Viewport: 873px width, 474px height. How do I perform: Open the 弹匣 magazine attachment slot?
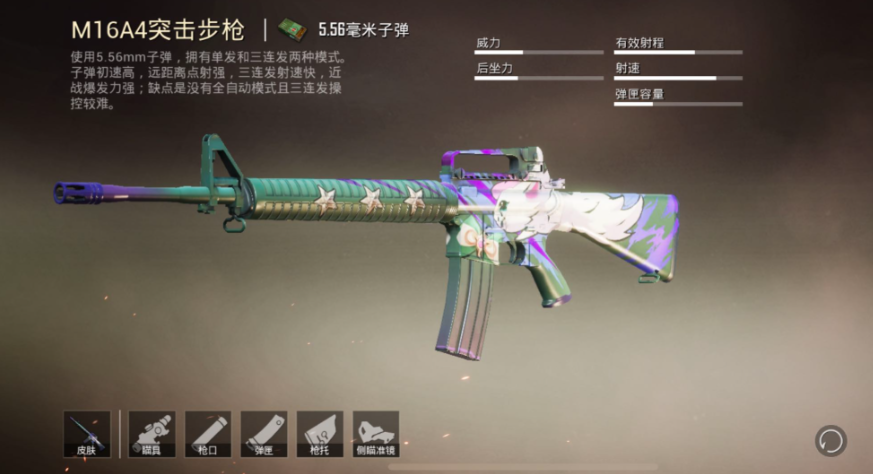click(x=263, y=434)
